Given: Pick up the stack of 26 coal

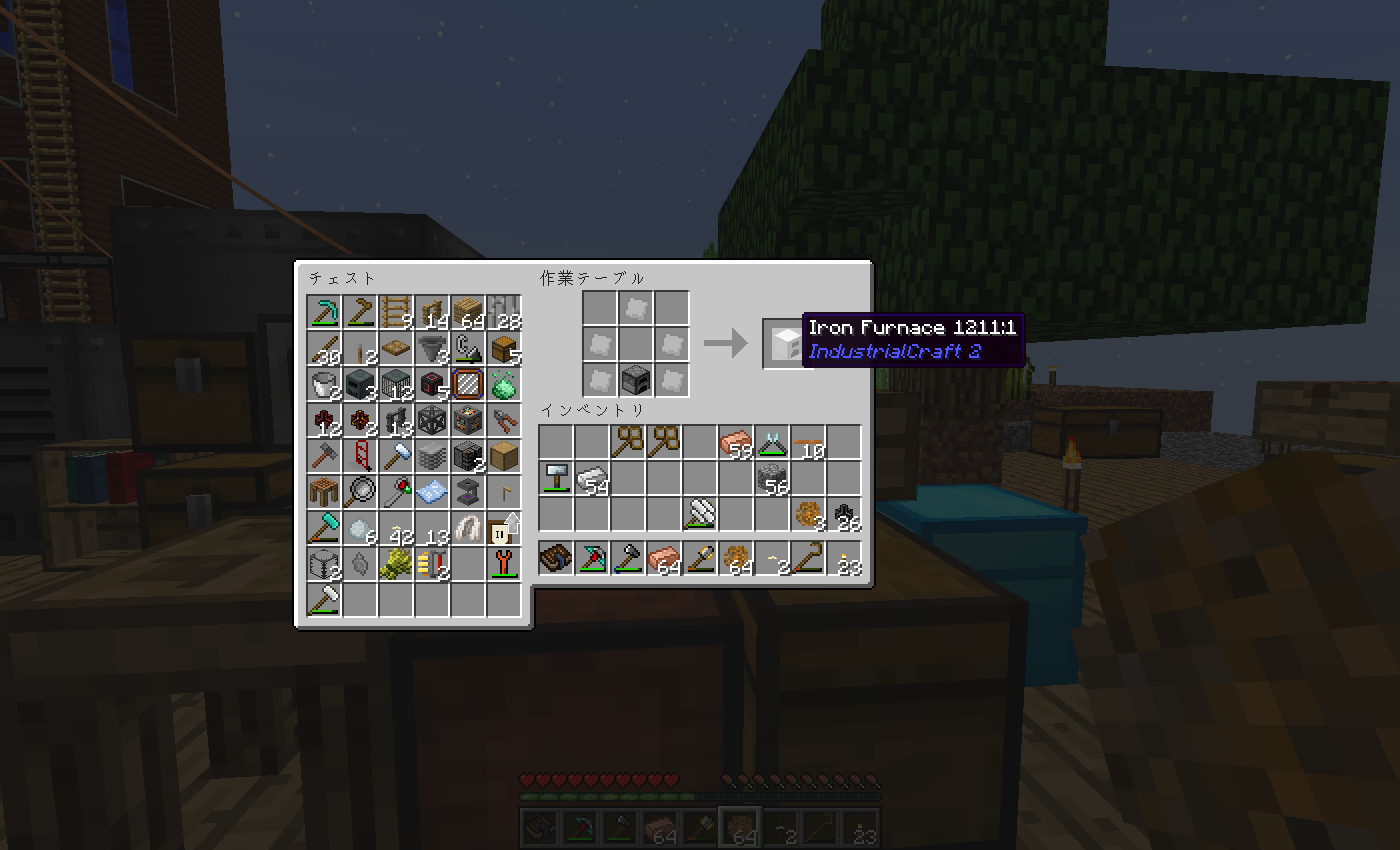Looking at the screenshot, I should (x=844, y=514).
